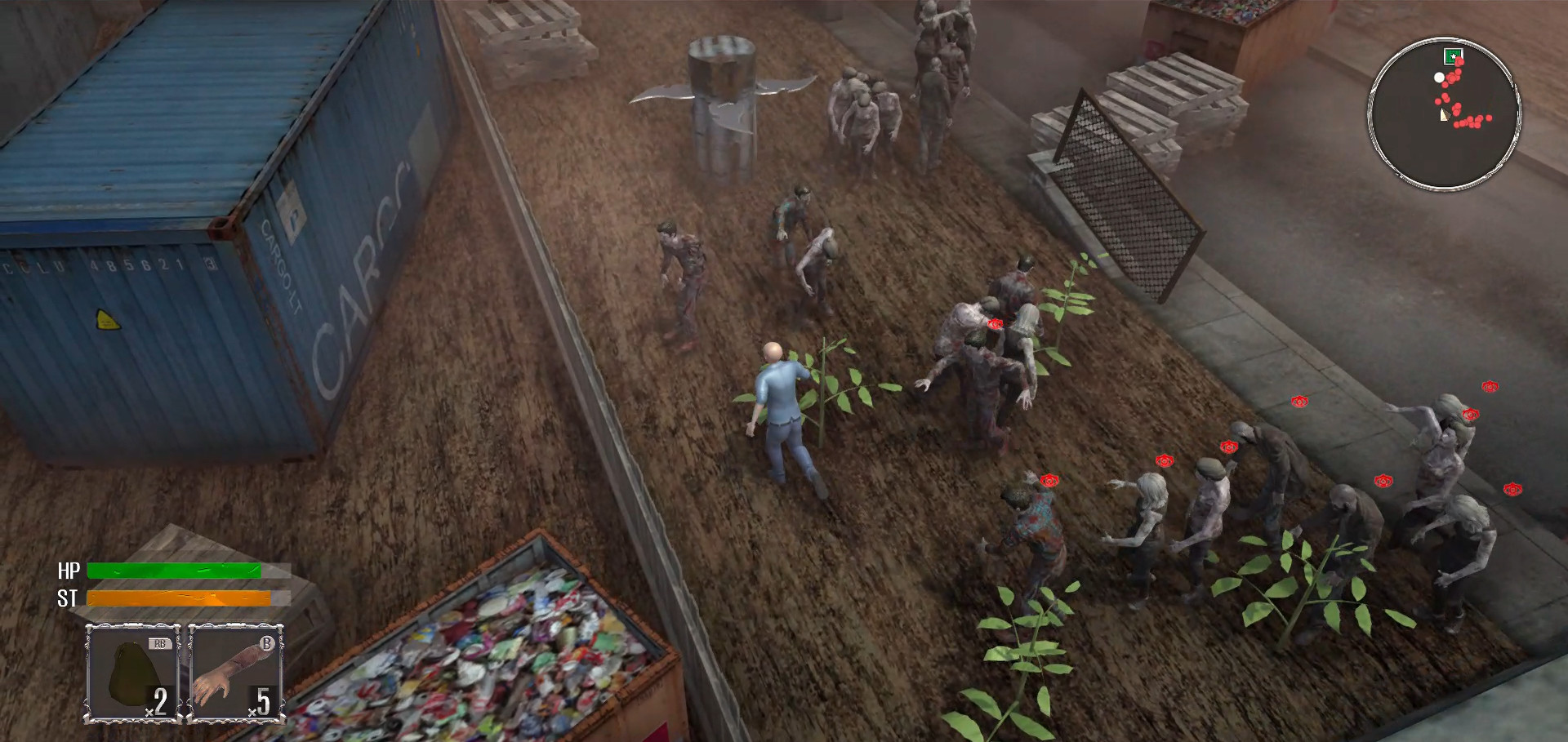1568x742 pixels.
Task: Click the orange ST stamina bar
Action: tap(180, 598)
